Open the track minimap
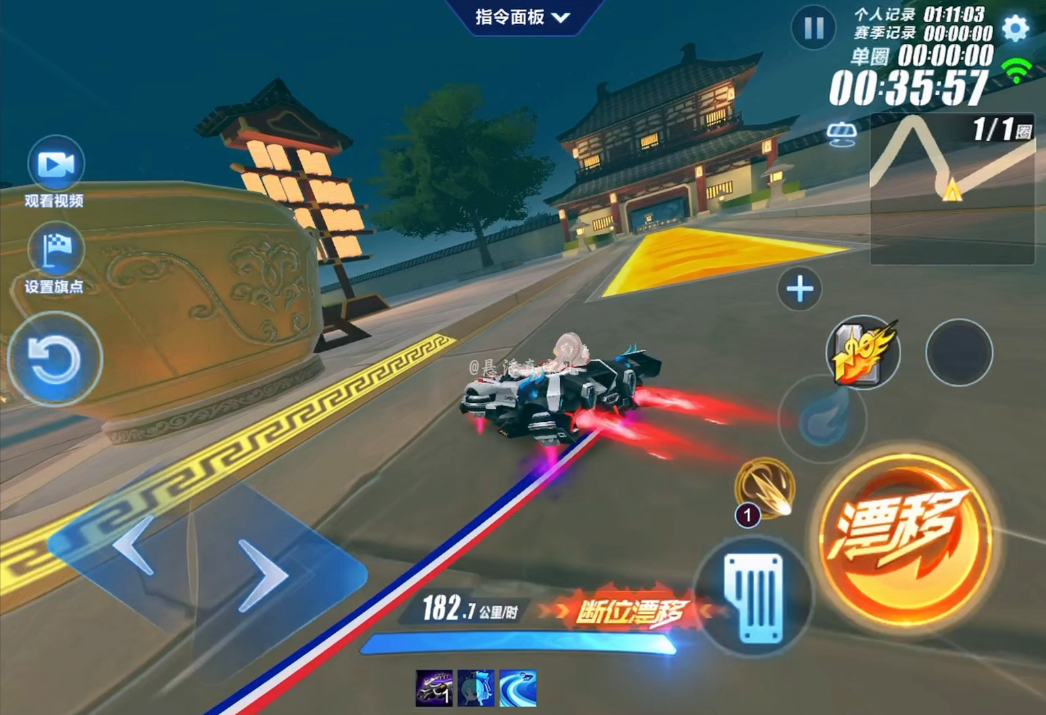This screenshot has height=715, width=1046. [951, 188]
